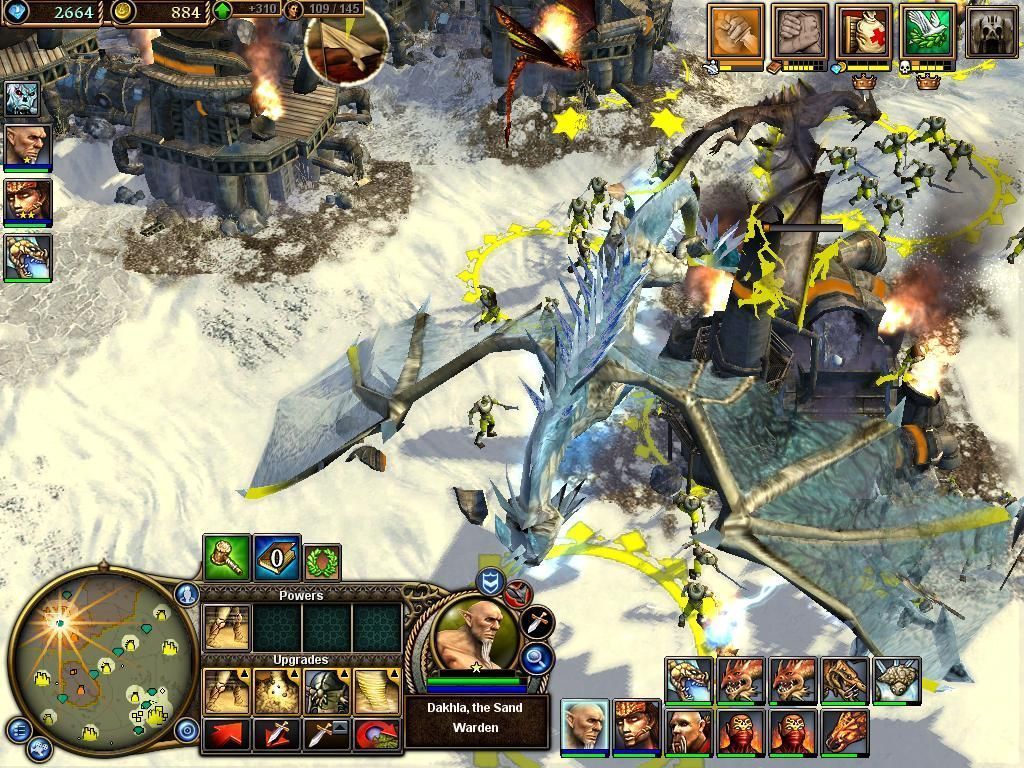Click the laurel wreath icon
Screen dimensions: 1024x768
tap(322, 563)
